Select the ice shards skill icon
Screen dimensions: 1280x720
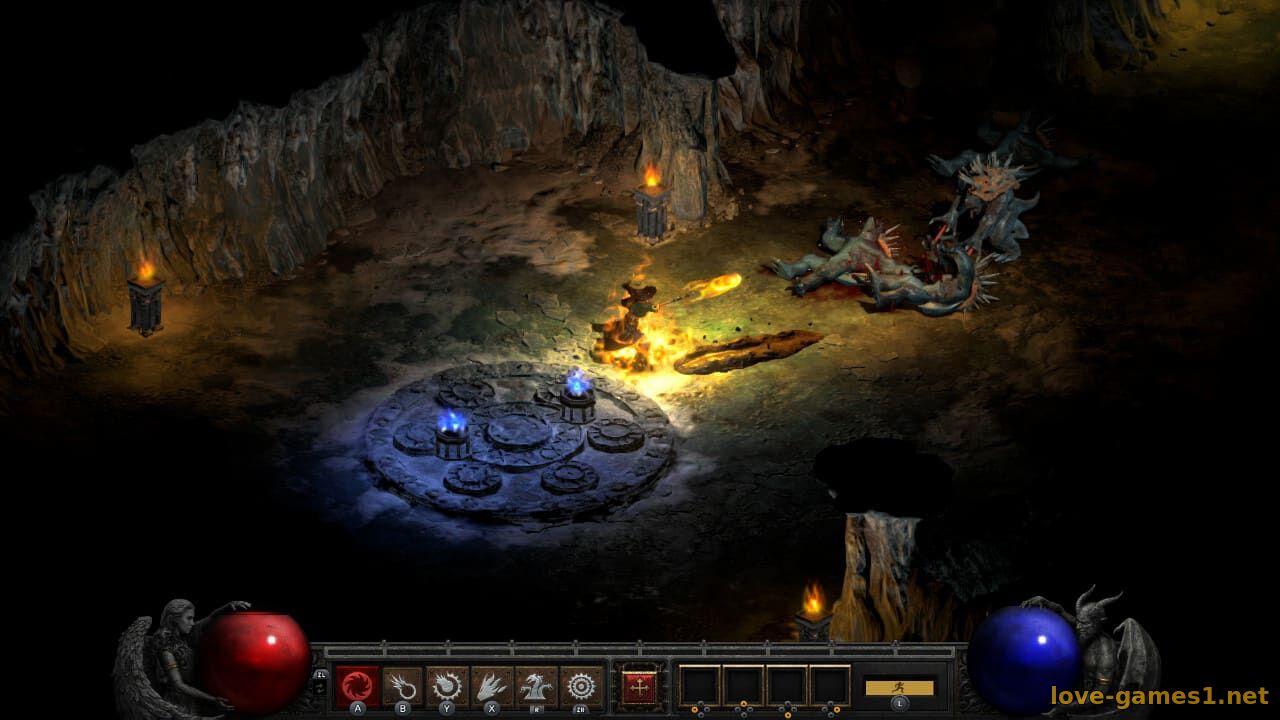pyautogui.click(x=492, y=687)
